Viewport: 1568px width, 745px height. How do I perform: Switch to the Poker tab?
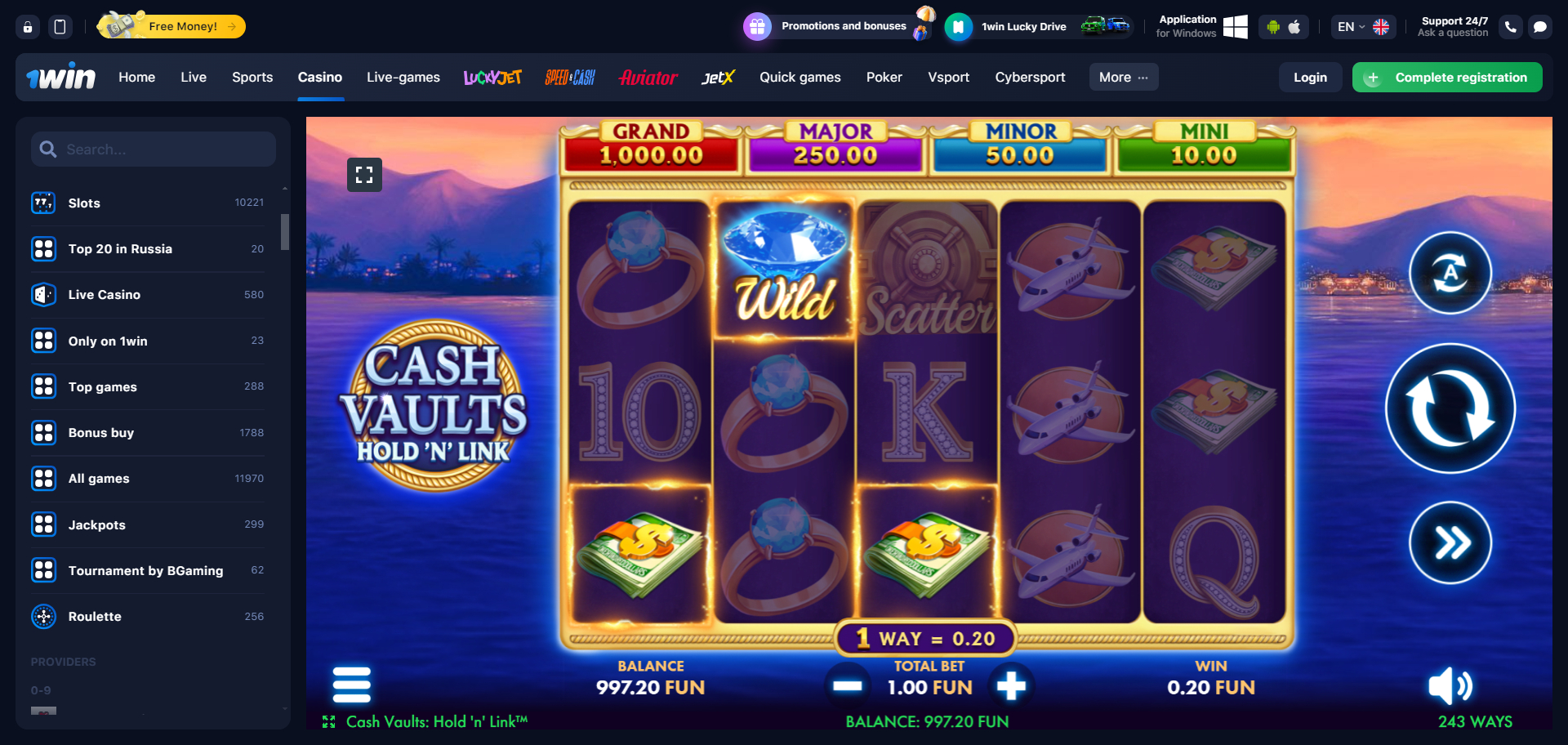point(884,77)
